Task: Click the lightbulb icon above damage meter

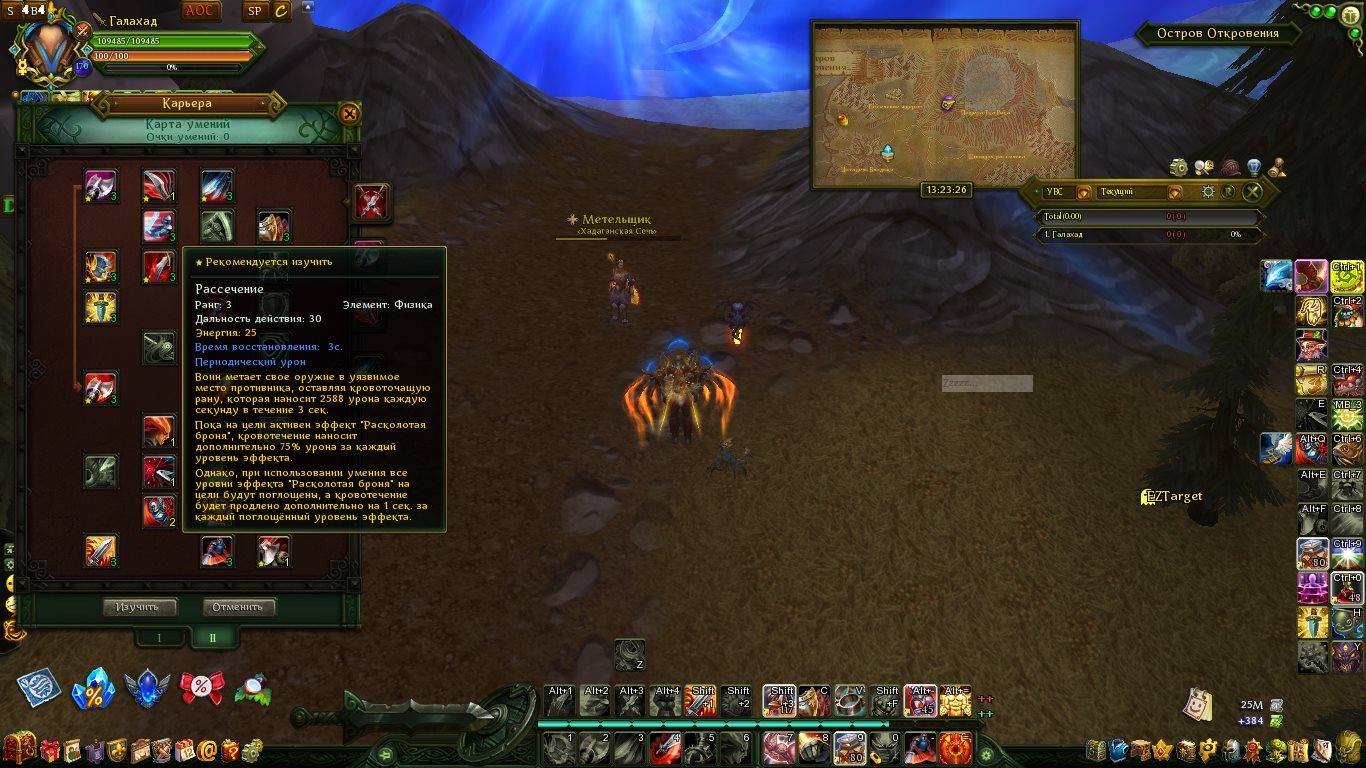Action: click(x=1253, y=167)
